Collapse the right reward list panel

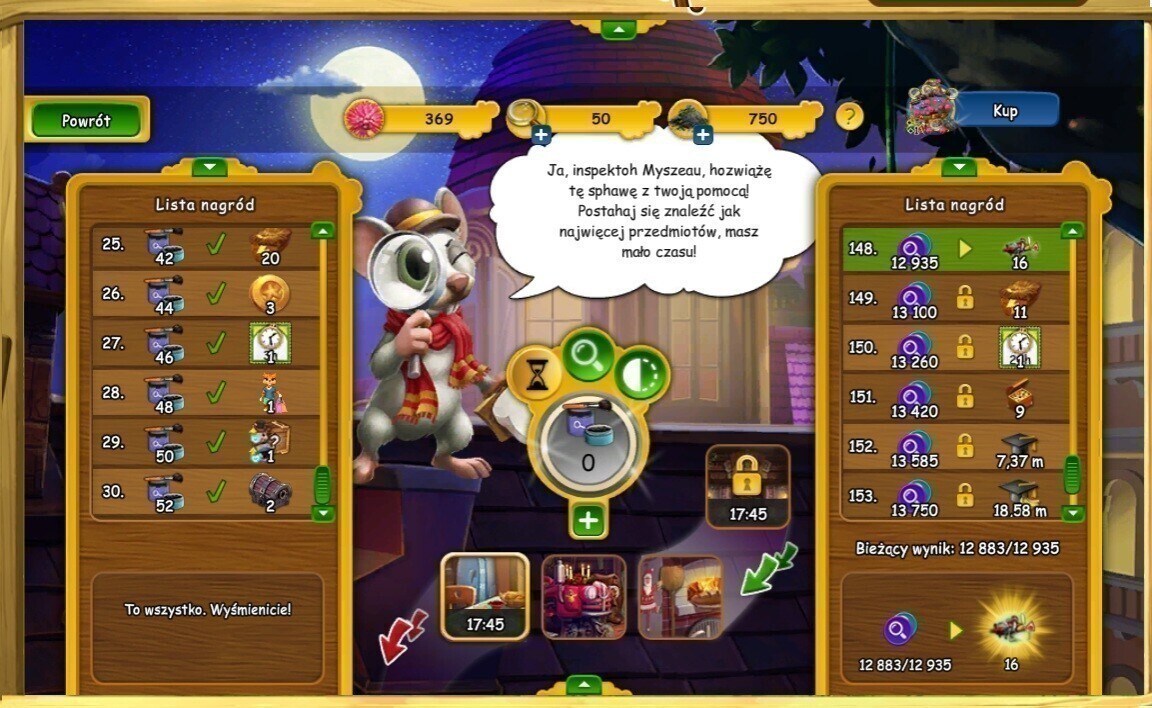(x=958, y=167)
